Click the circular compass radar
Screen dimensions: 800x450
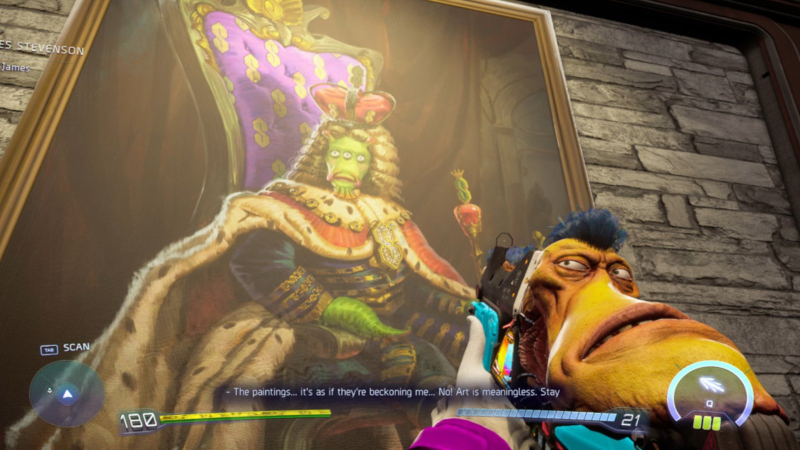(x=66, y=393)
